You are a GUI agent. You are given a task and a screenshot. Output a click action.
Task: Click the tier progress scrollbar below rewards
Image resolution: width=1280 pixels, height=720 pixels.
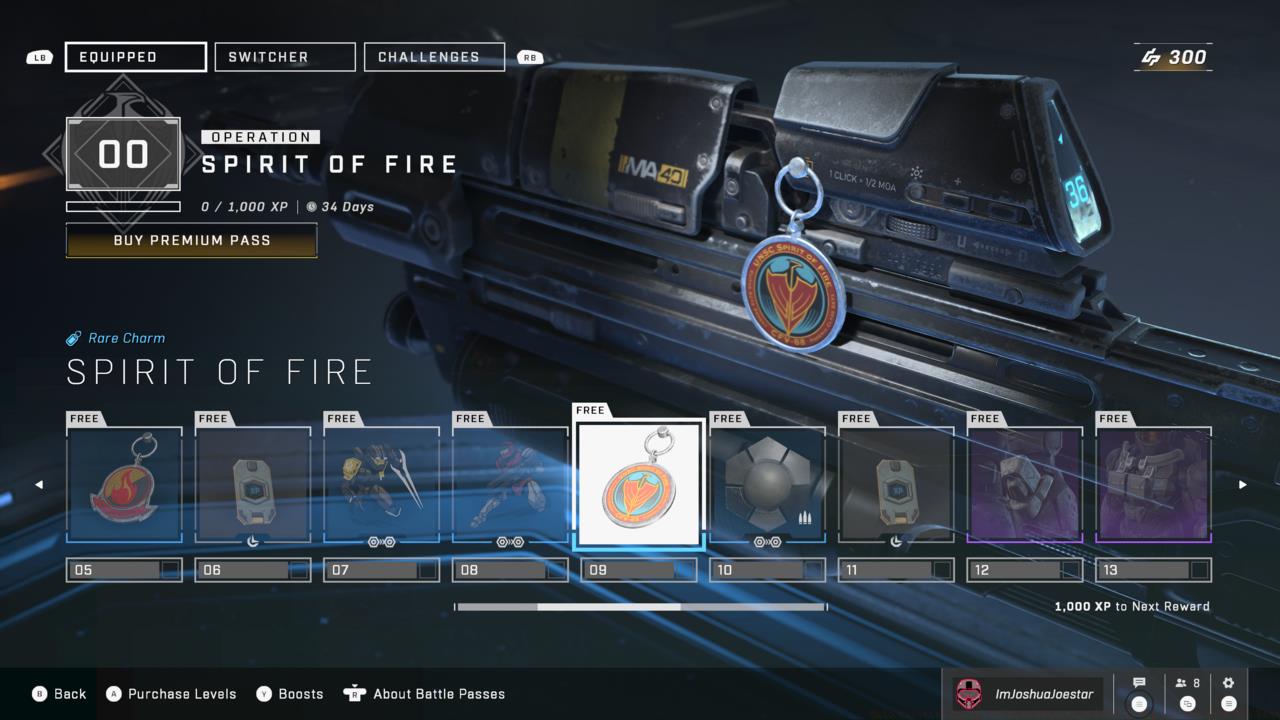640,606
